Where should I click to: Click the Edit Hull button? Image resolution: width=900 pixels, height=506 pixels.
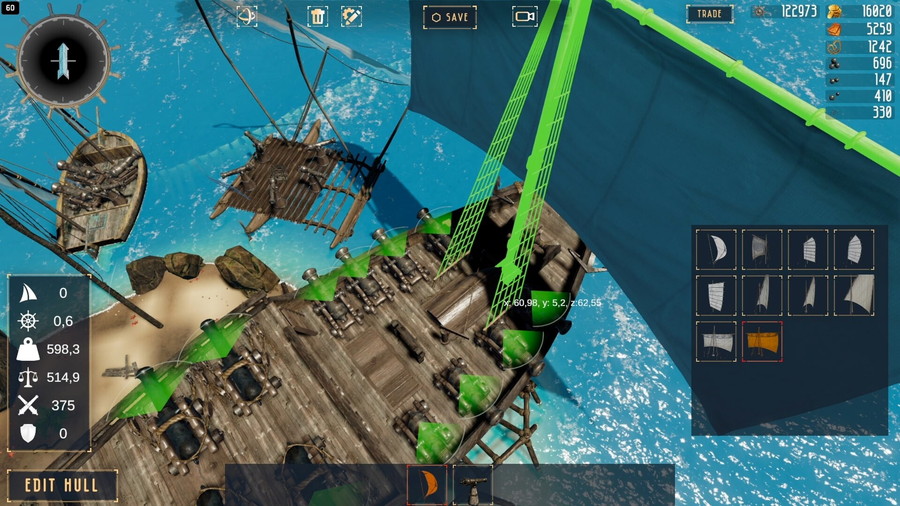click(62, 486)
